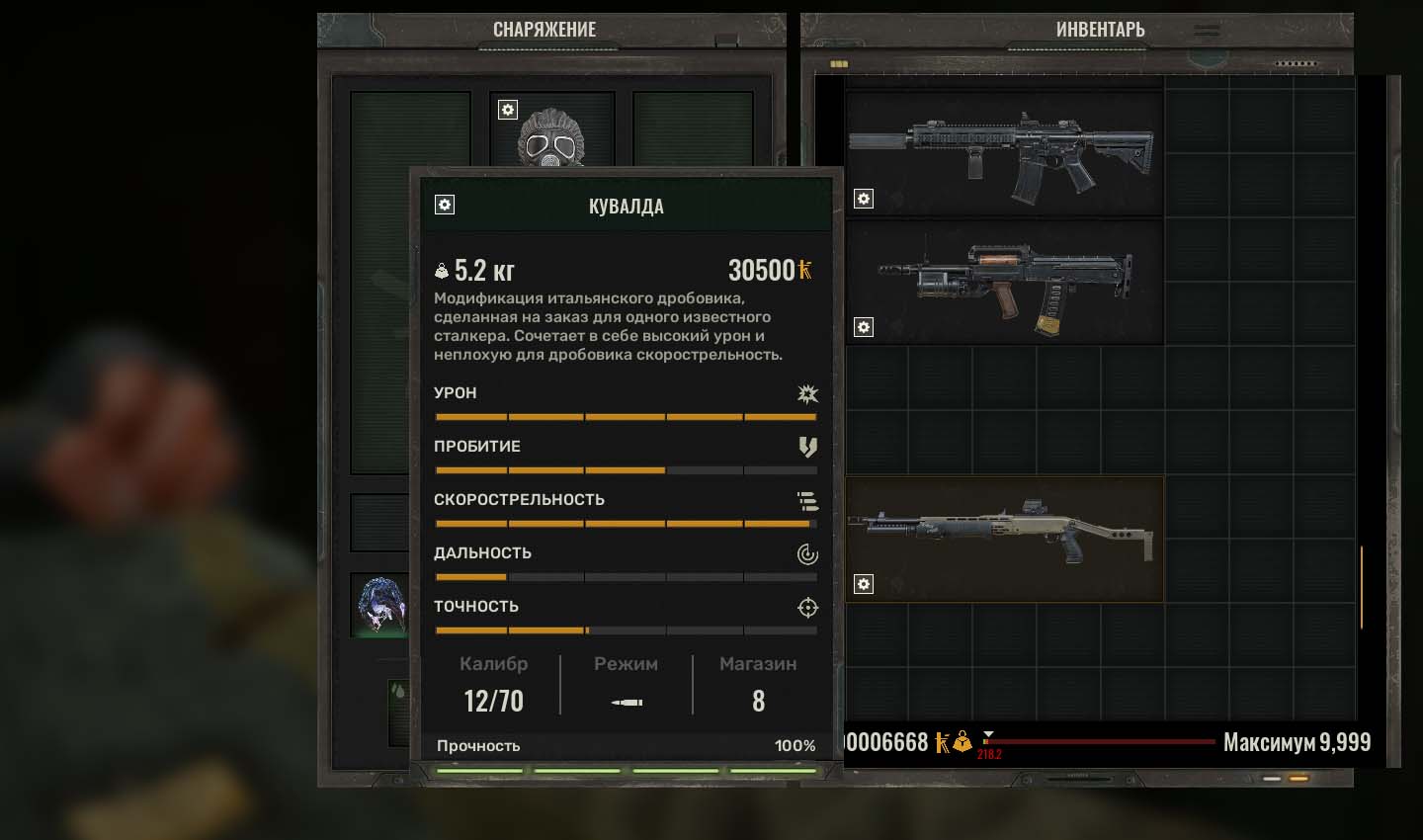Open the gear icon on the suppressed rifle

pos(864,199)
